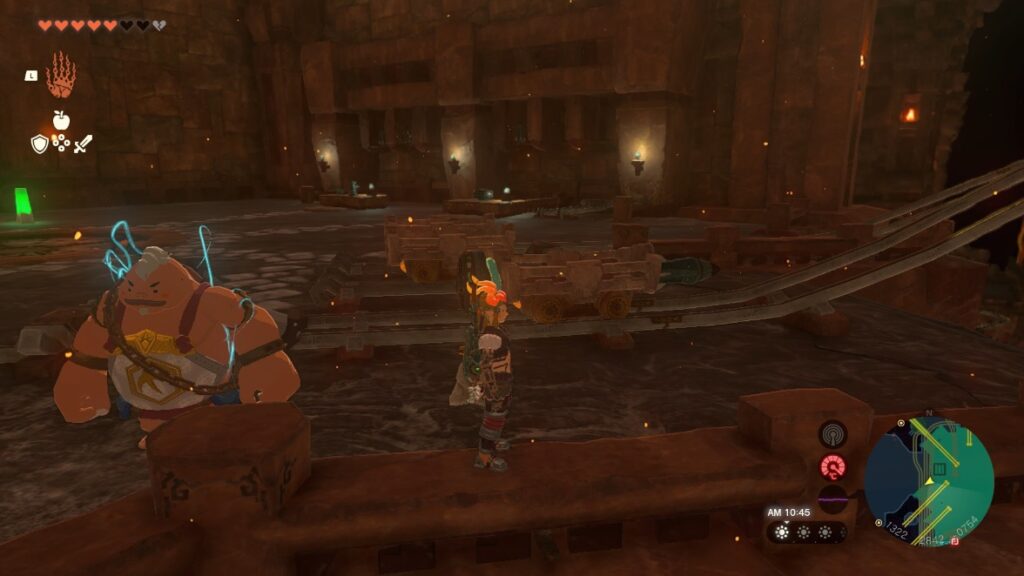Image resolution: width=1024 pixels, height=576 pixels.
Task: Show the sunny weather forecast strip
Action: [806, 532]
